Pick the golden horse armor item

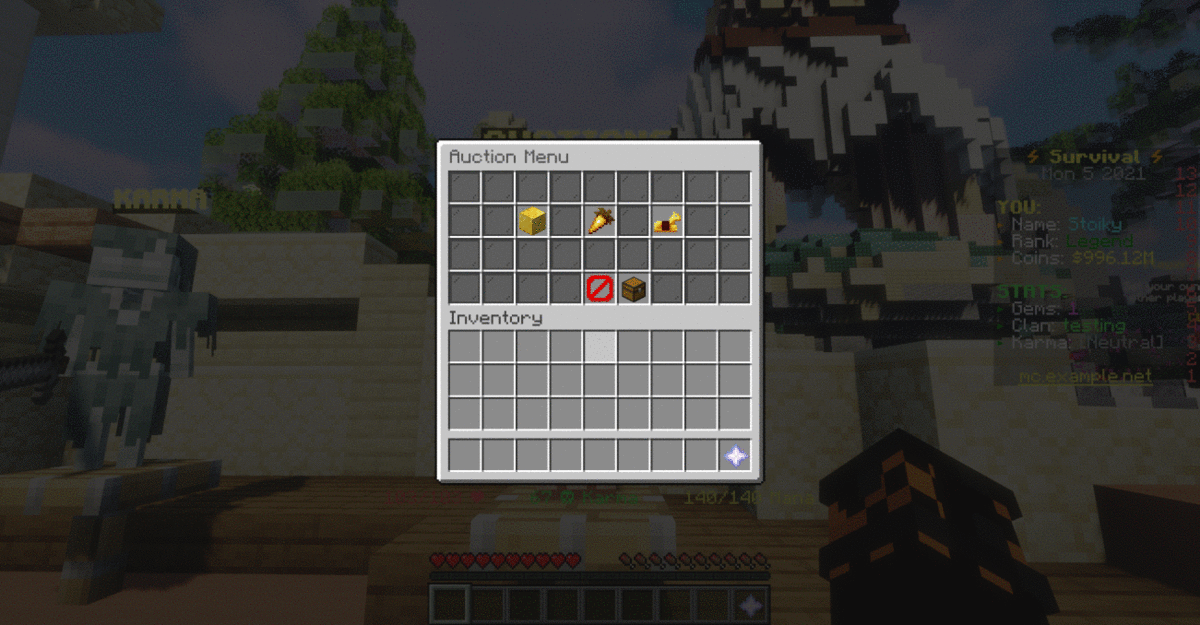pos(667,222)
